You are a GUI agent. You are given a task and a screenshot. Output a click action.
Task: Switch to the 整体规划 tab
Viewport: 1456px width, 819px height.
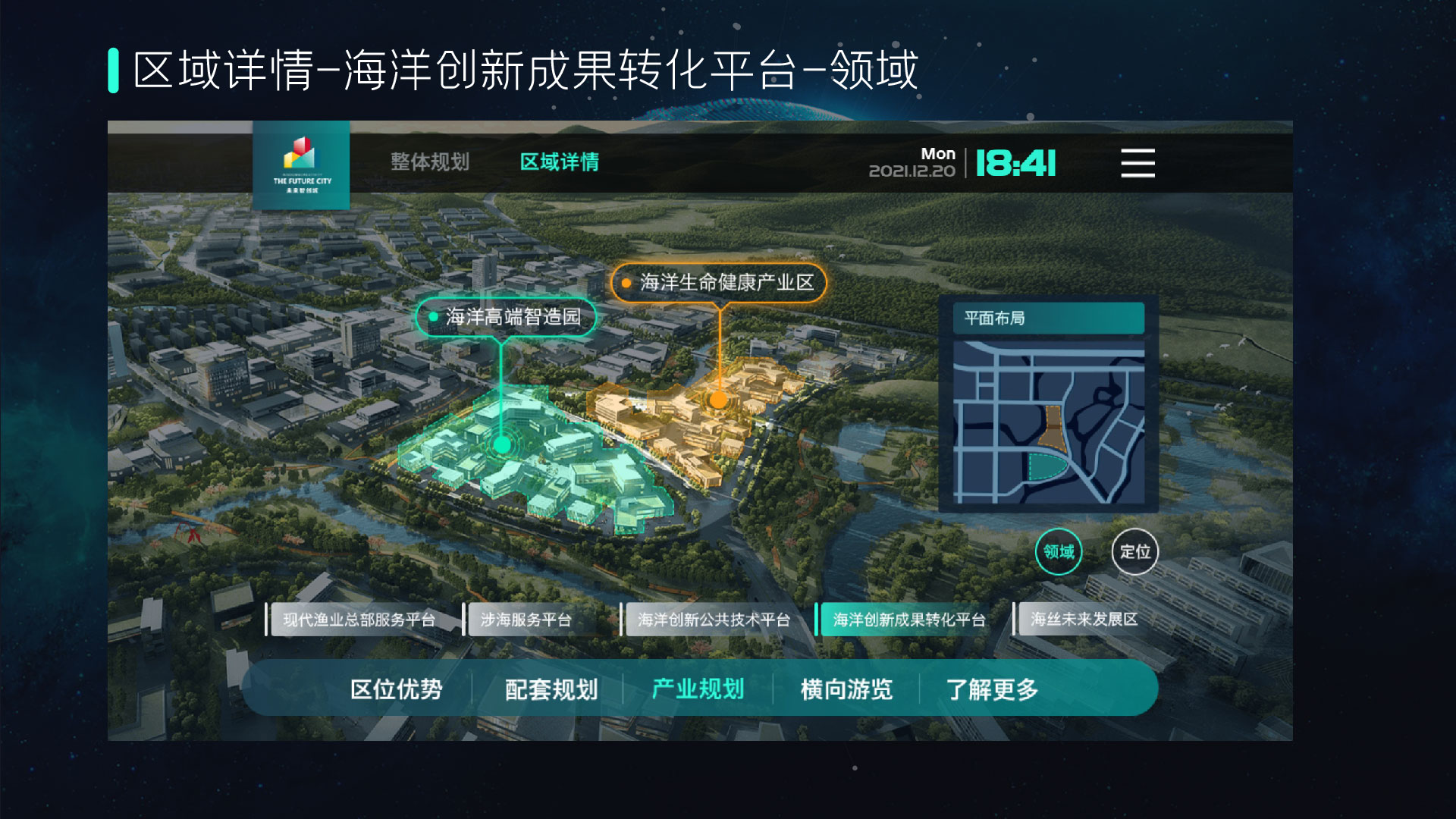coord(429,162)
